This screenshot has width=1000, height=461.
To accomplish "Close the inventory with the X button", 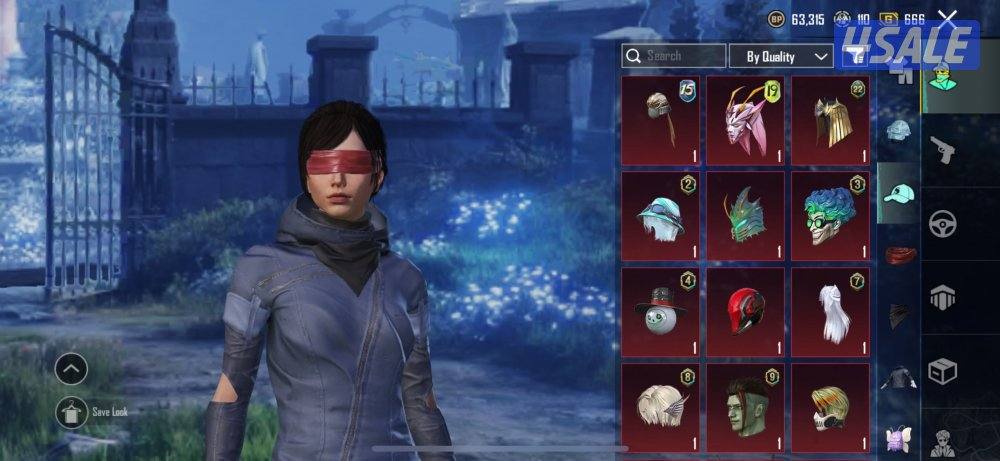I will [x=947, y=17].
